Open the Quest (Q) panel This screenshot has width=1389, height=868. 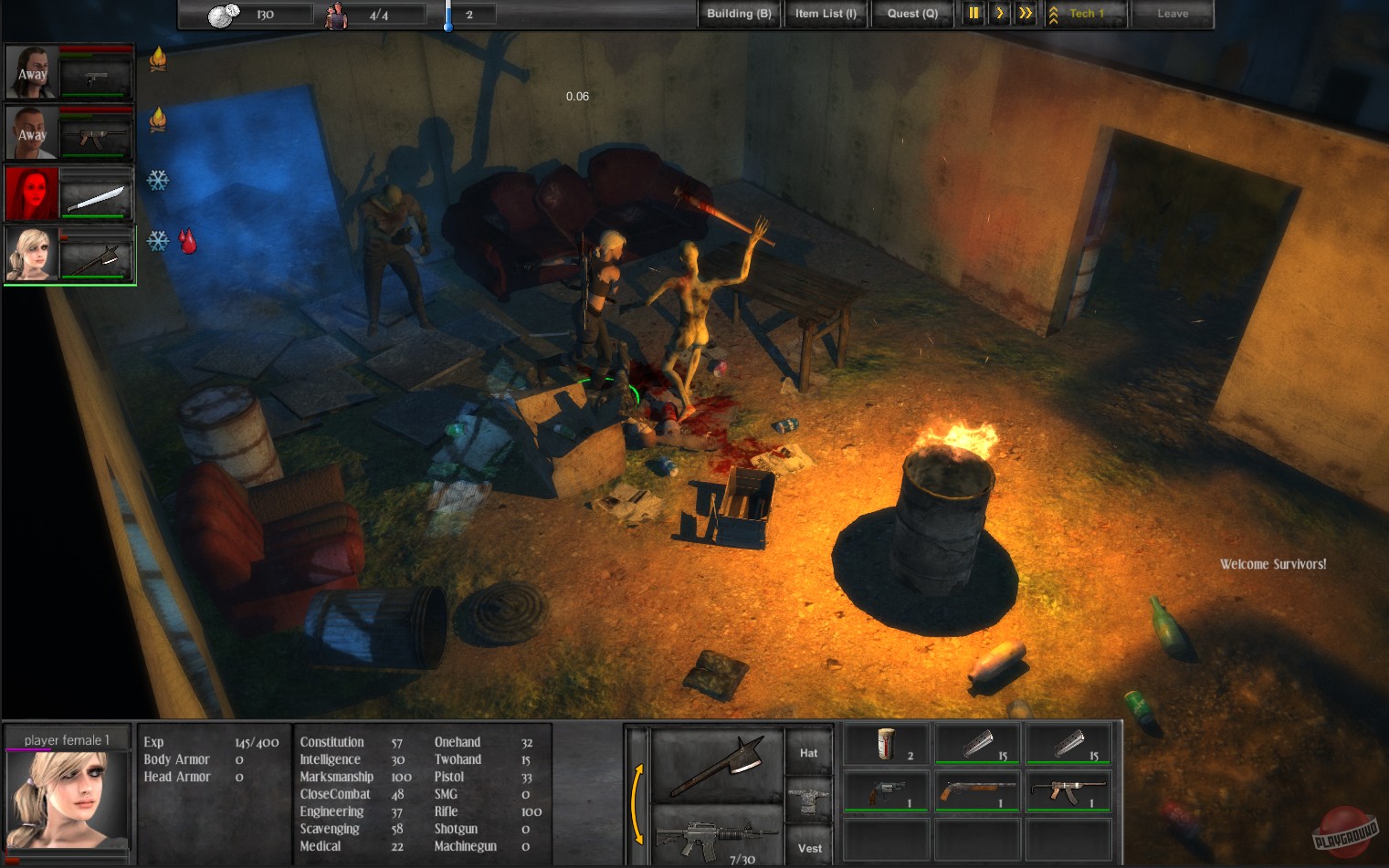coord(912,13)
